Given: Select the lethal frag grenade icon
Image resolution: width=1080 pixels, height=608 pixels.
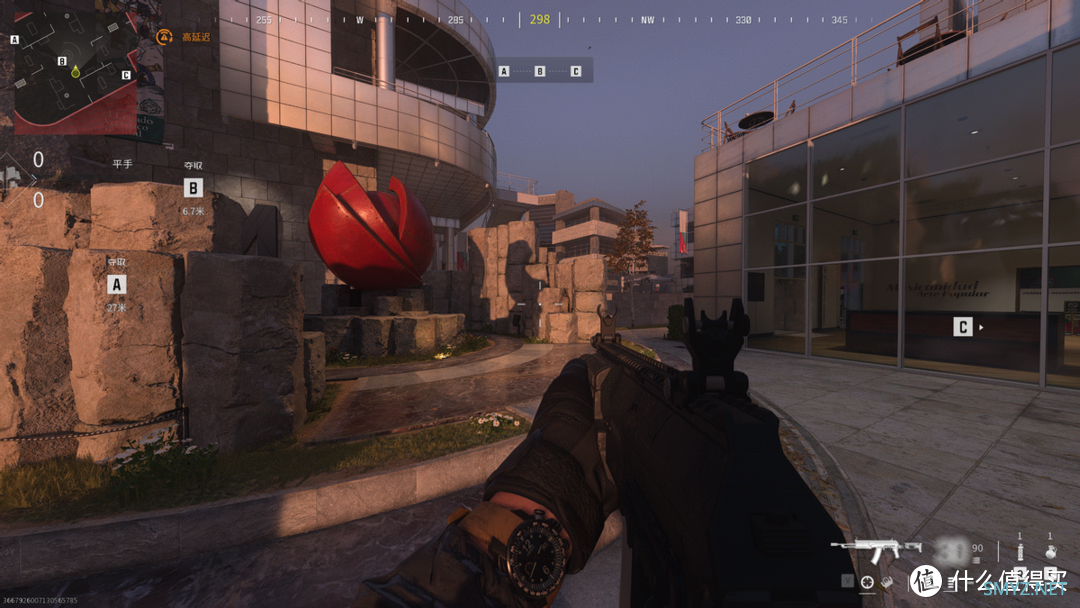Looking at the screenshot, I should click(1050, 551).
